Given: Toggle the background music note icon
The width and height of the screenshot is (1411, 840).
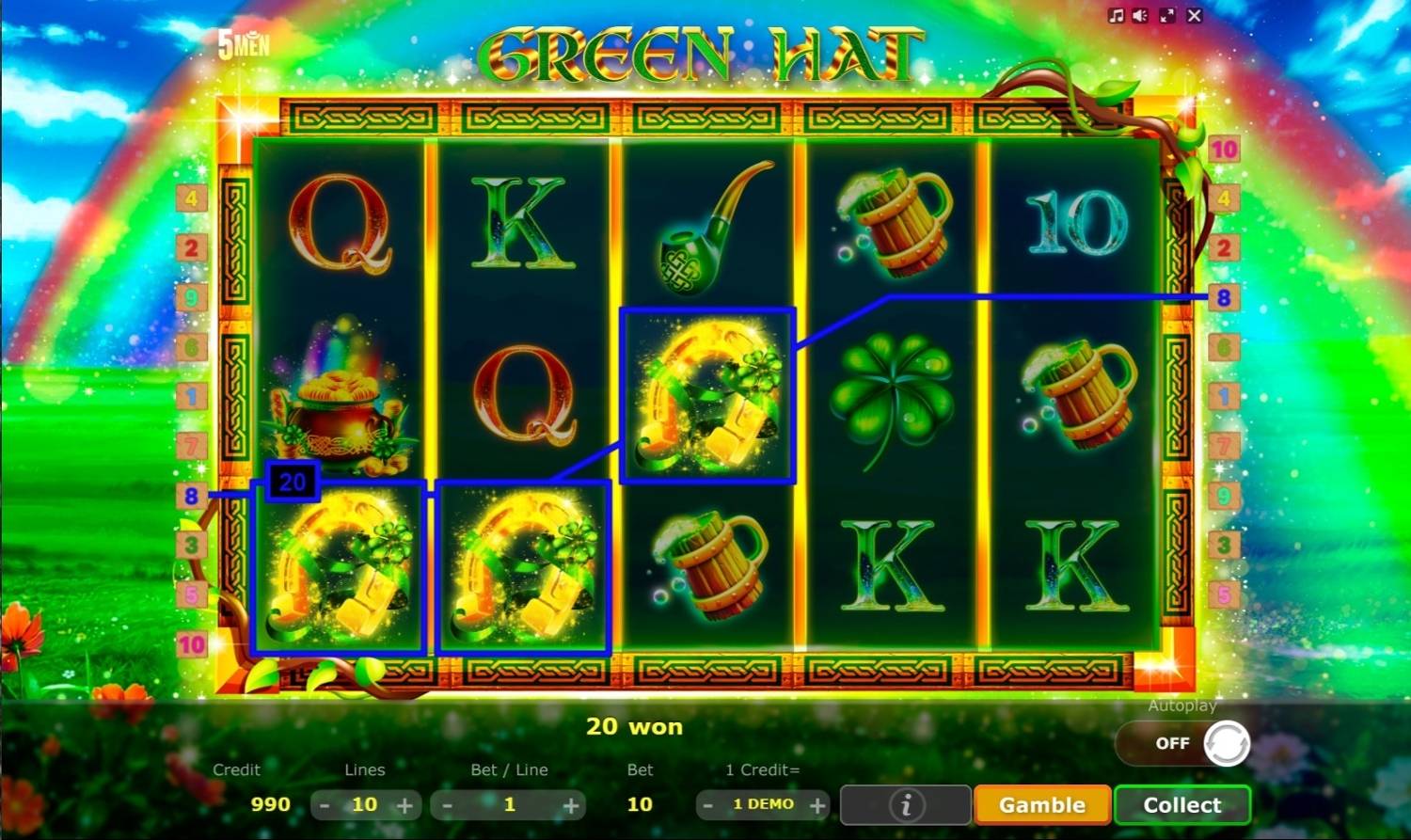Looking at the screenshot, I should coord(1116,16).
